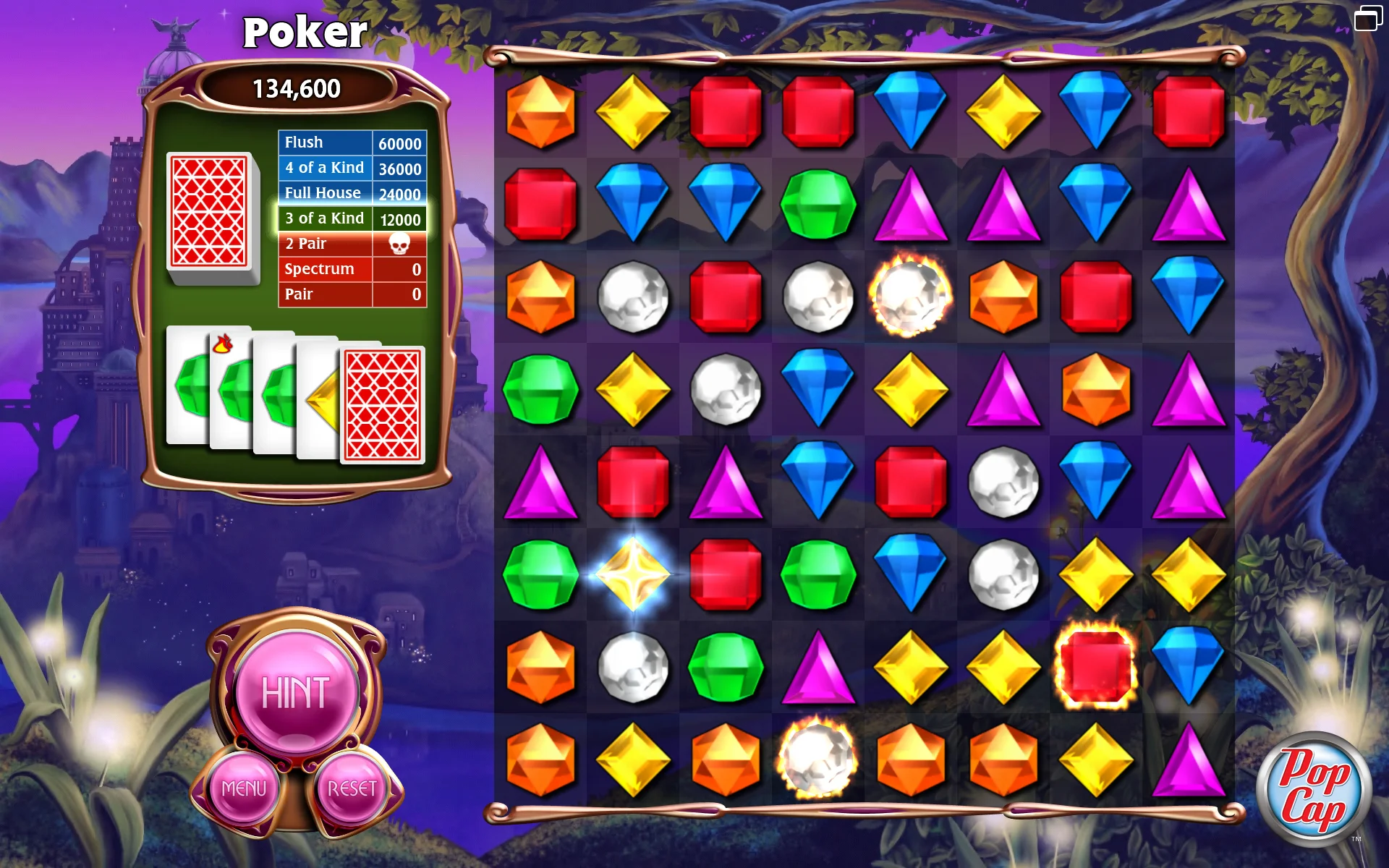The image size is (1389, 868).
Task: Click the window restore icon at top right
Action: (1367, 18)
